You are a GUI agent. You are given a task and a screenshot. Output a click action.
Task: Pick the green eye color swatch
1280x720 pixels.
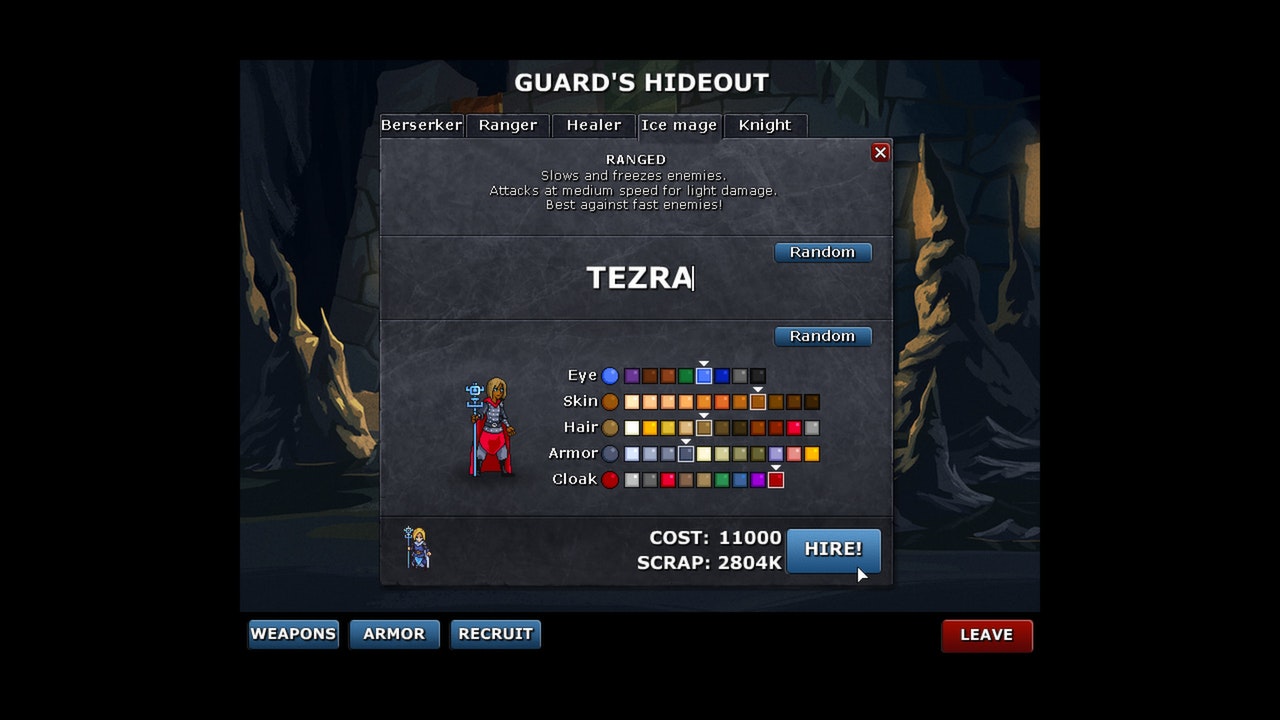click(686, 376)
